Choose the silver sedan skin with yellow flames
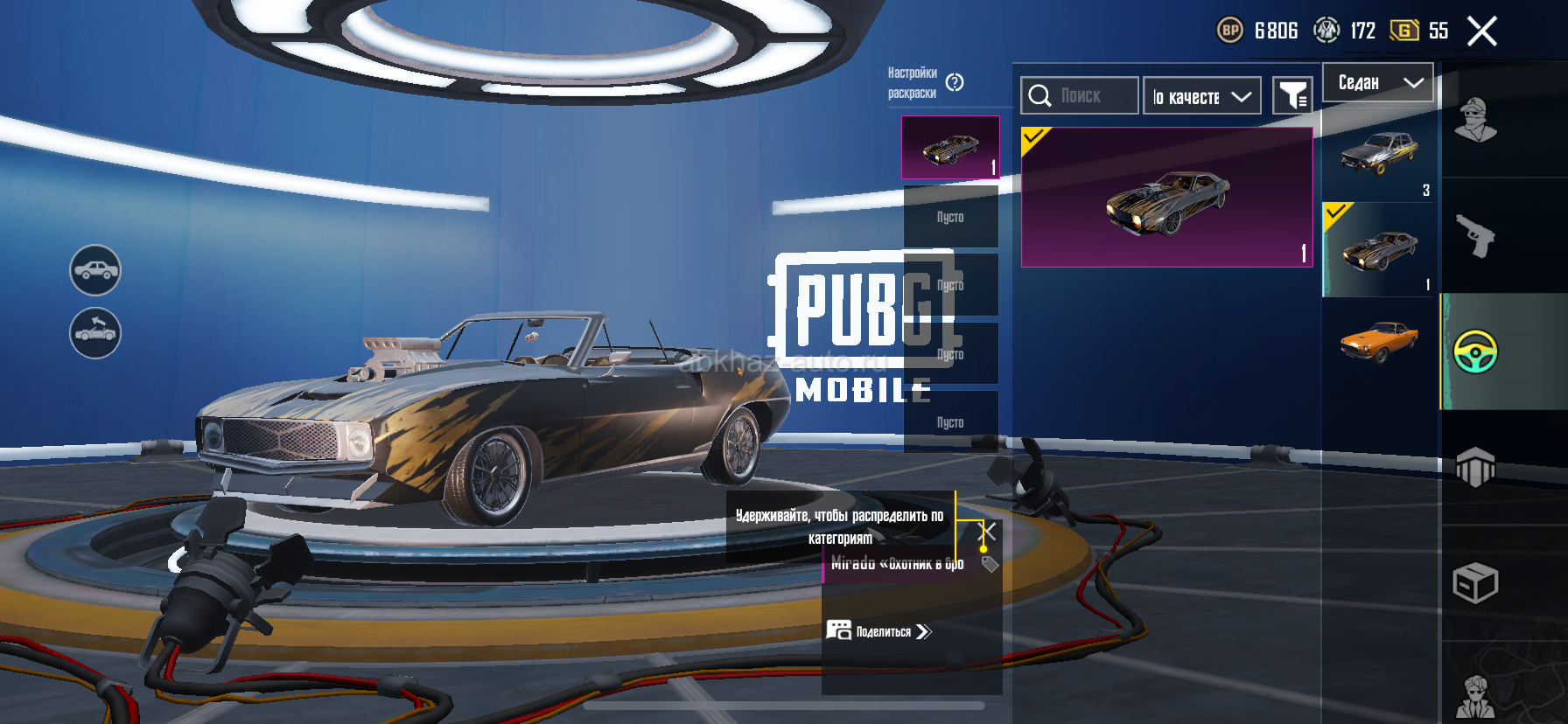Viewport: 1568px width, 724px height. 1379,153
